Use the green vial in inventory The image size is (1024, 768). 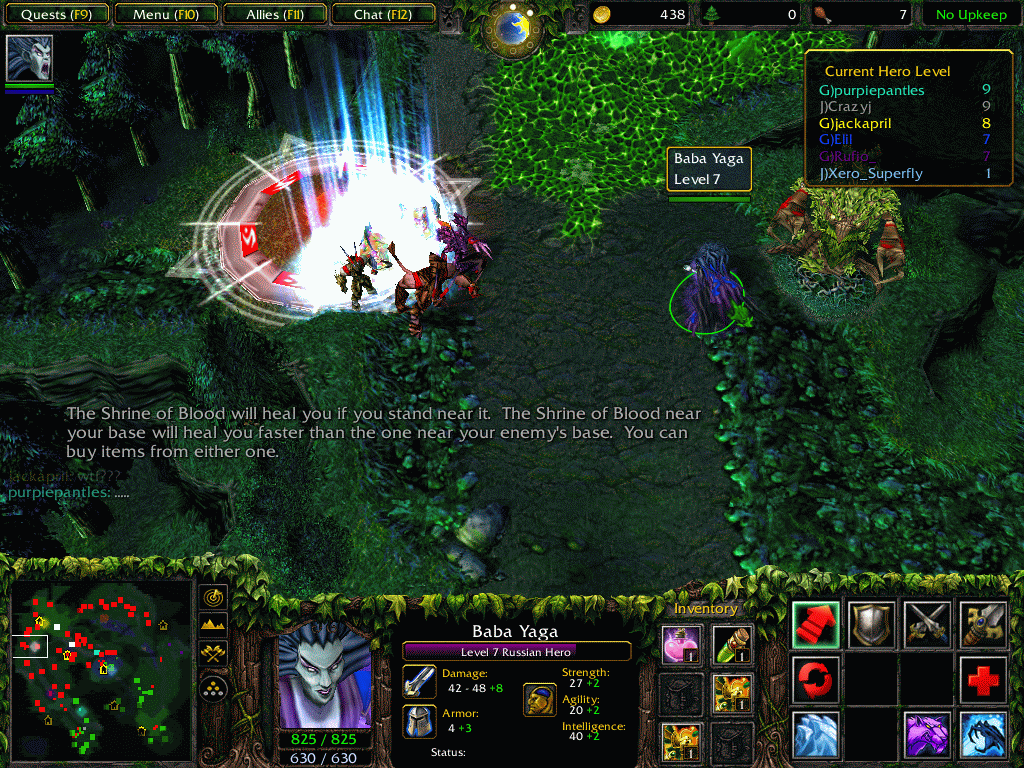coord(732,645)
